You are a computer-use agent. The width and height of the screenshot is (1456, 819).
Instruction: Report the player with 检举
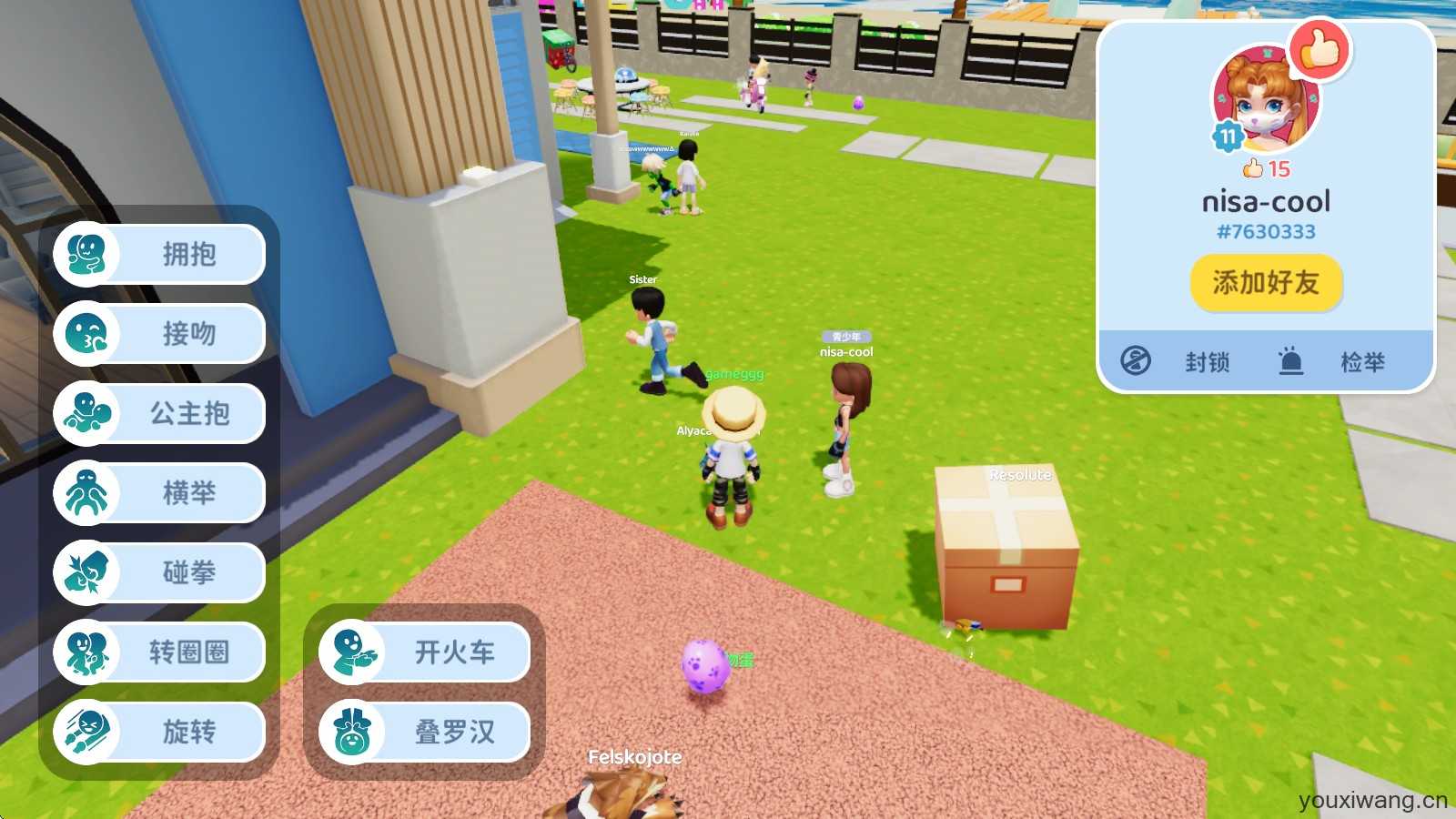[x=1335, y=362]
